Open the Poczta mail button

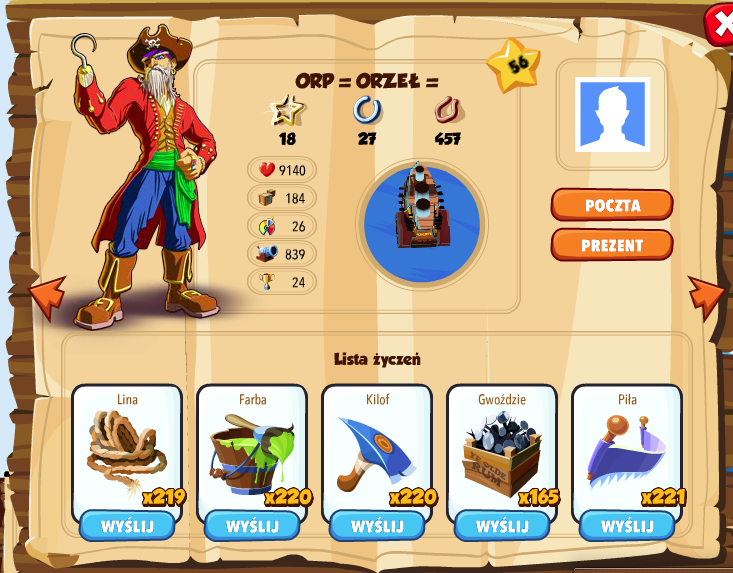coord(612,205)
